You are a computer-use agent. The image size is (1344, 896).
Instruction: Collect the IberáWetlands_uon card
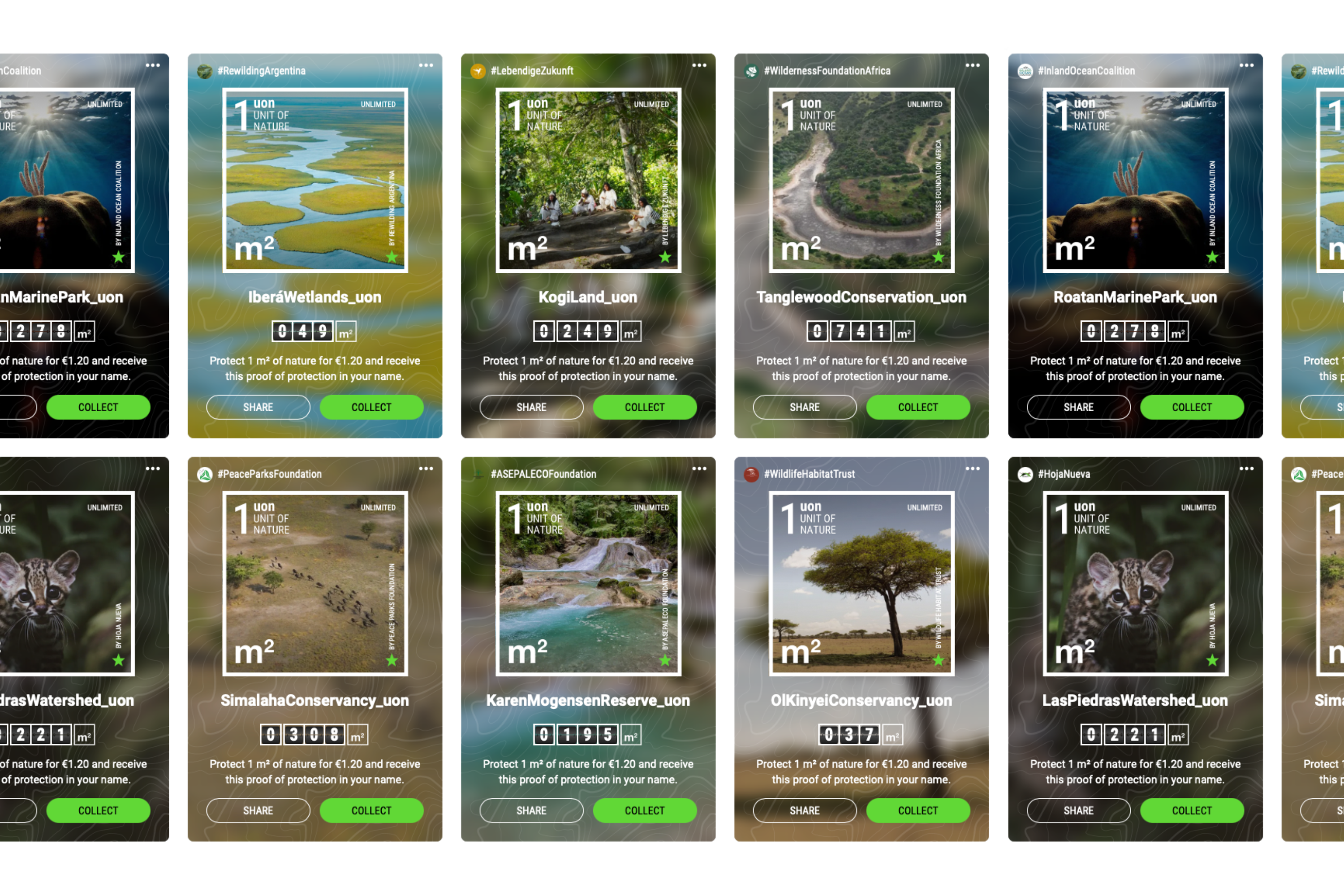click(x=371, y=407)
